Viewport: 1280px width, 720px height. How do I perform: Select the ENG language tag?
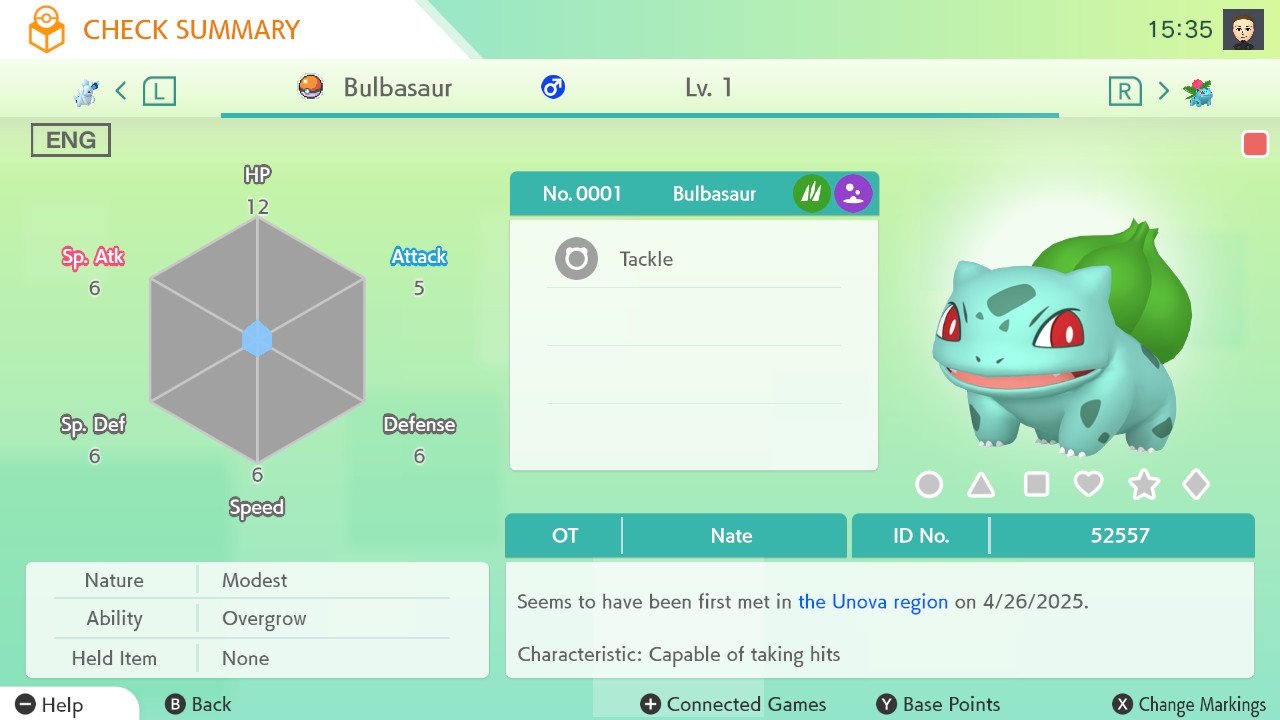coord(70,140)
